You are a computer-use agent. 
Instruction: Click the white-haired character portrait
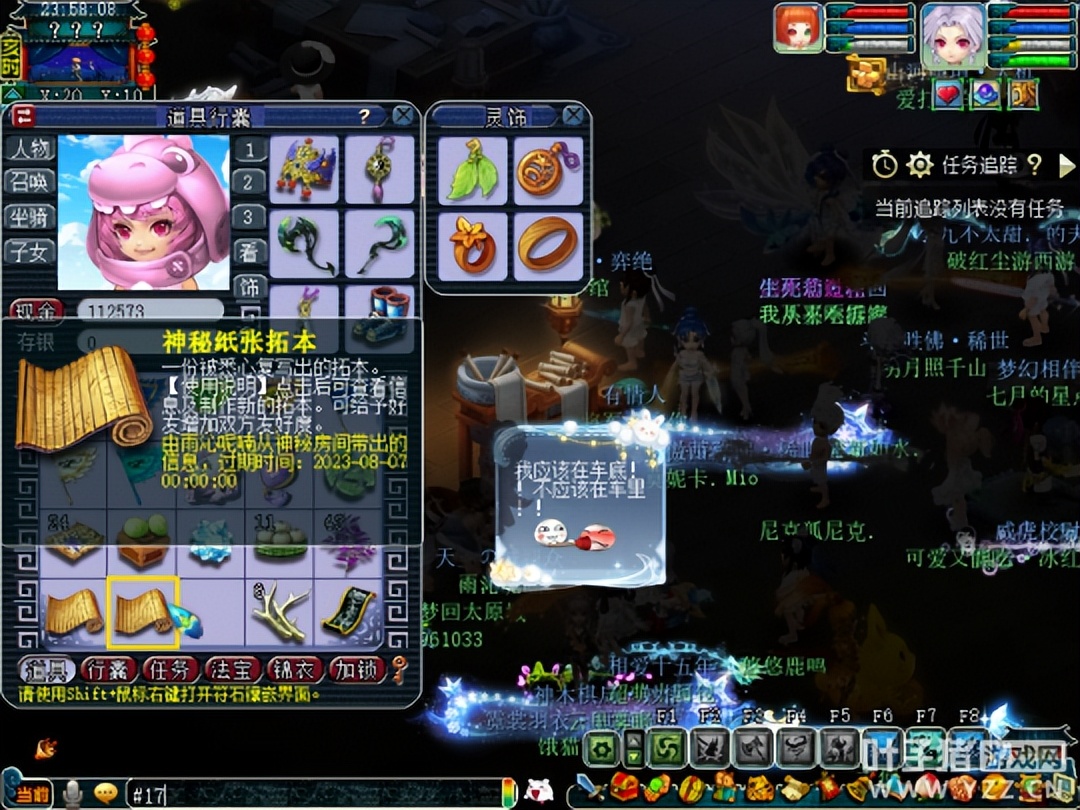[x=952, y=35]
